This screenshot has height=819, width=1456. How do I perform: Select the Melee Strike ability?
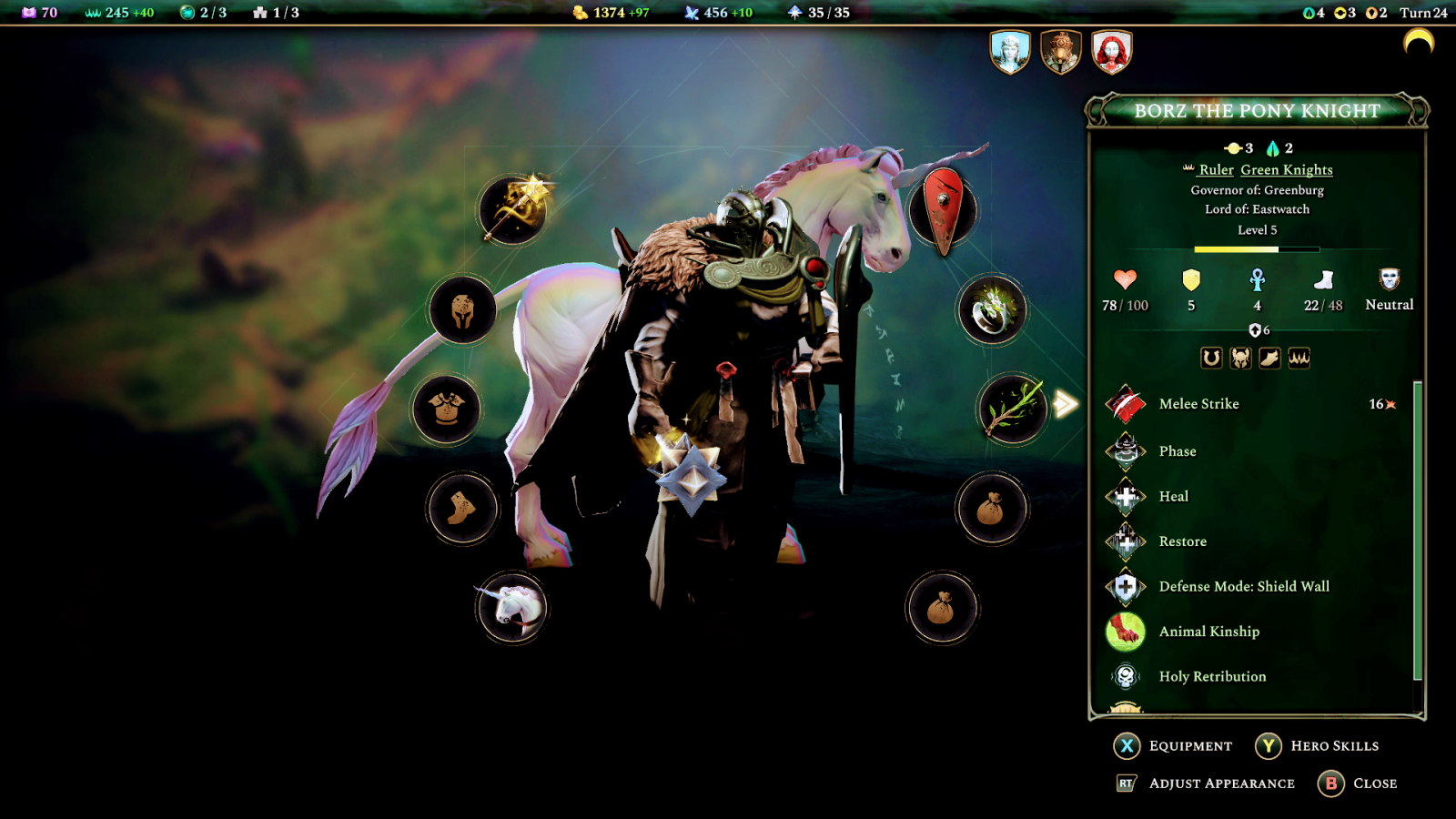tap(1198, 404)
